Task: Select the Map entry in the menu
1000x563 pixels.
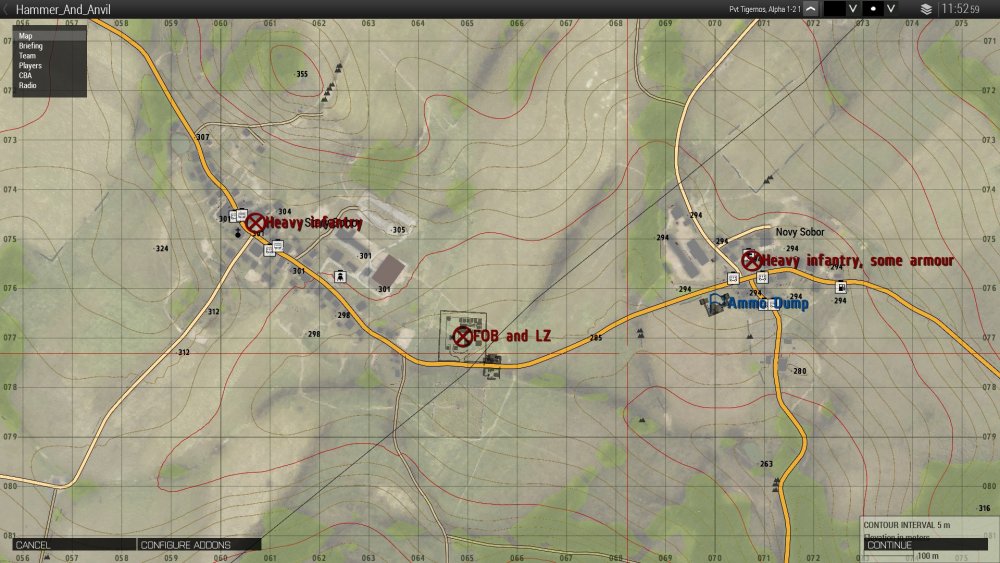Action: [x=26, y=36]
